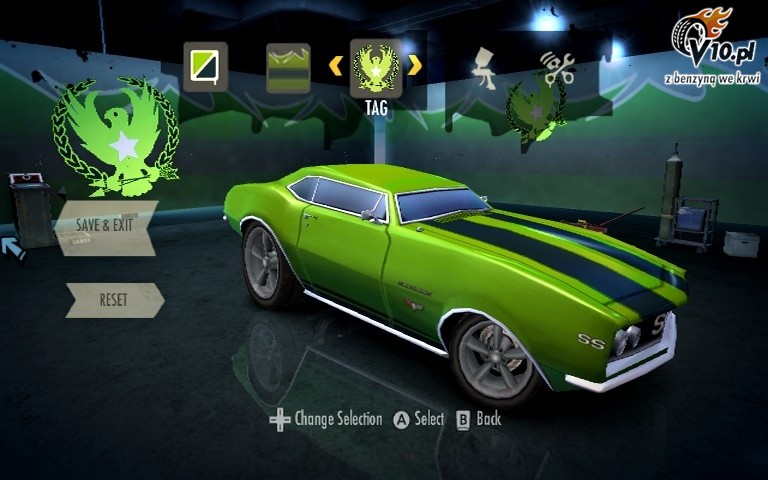
Task: Reset the car customization
Action: [x=113, y=300]
